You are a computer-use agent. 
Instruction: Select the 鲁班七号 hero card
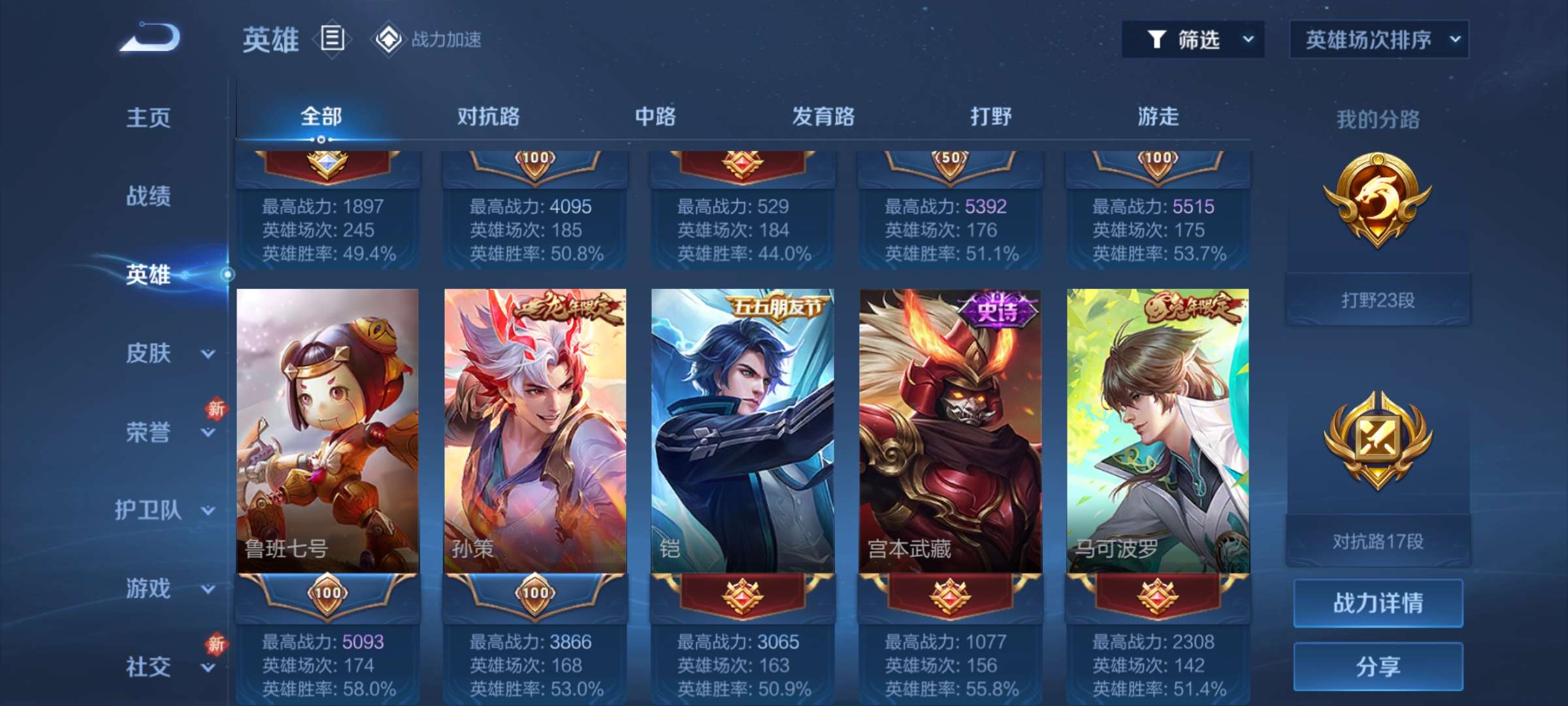click(x=327, y=431)
